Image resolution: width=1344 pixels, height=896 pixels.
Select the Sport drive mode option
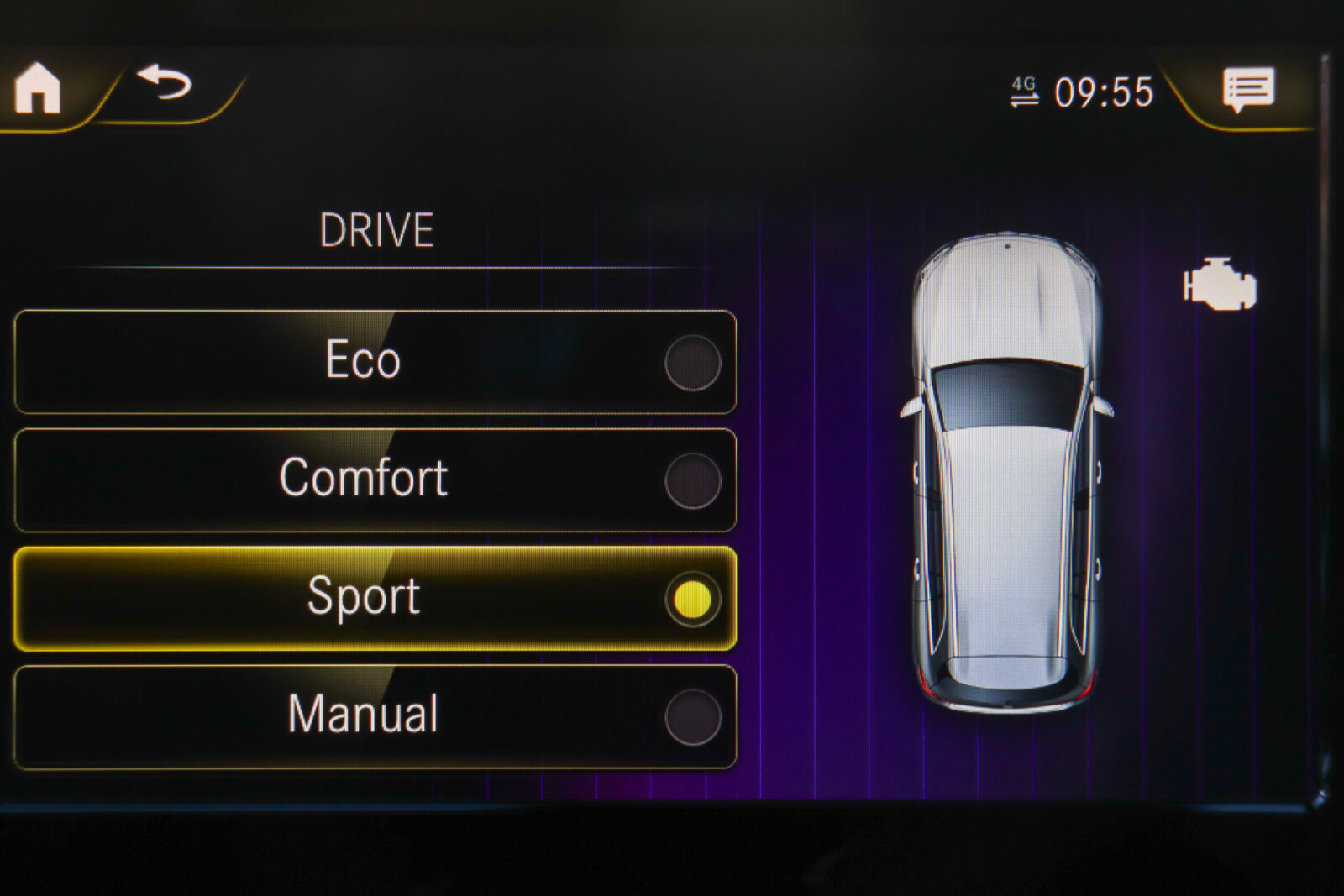[x=375, y=599]
